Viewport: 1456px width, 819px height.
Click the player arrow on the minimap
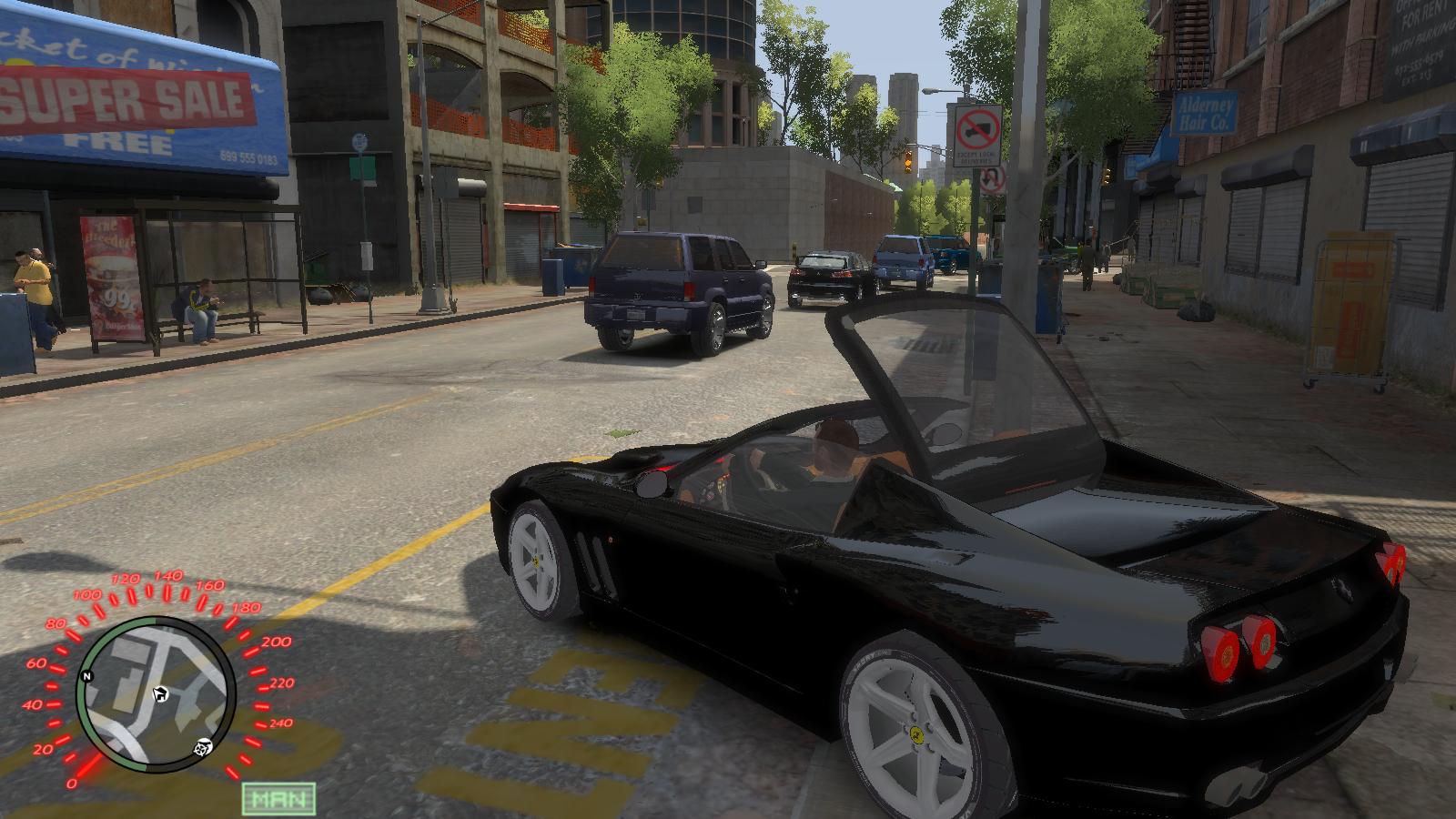click(160, 695)
